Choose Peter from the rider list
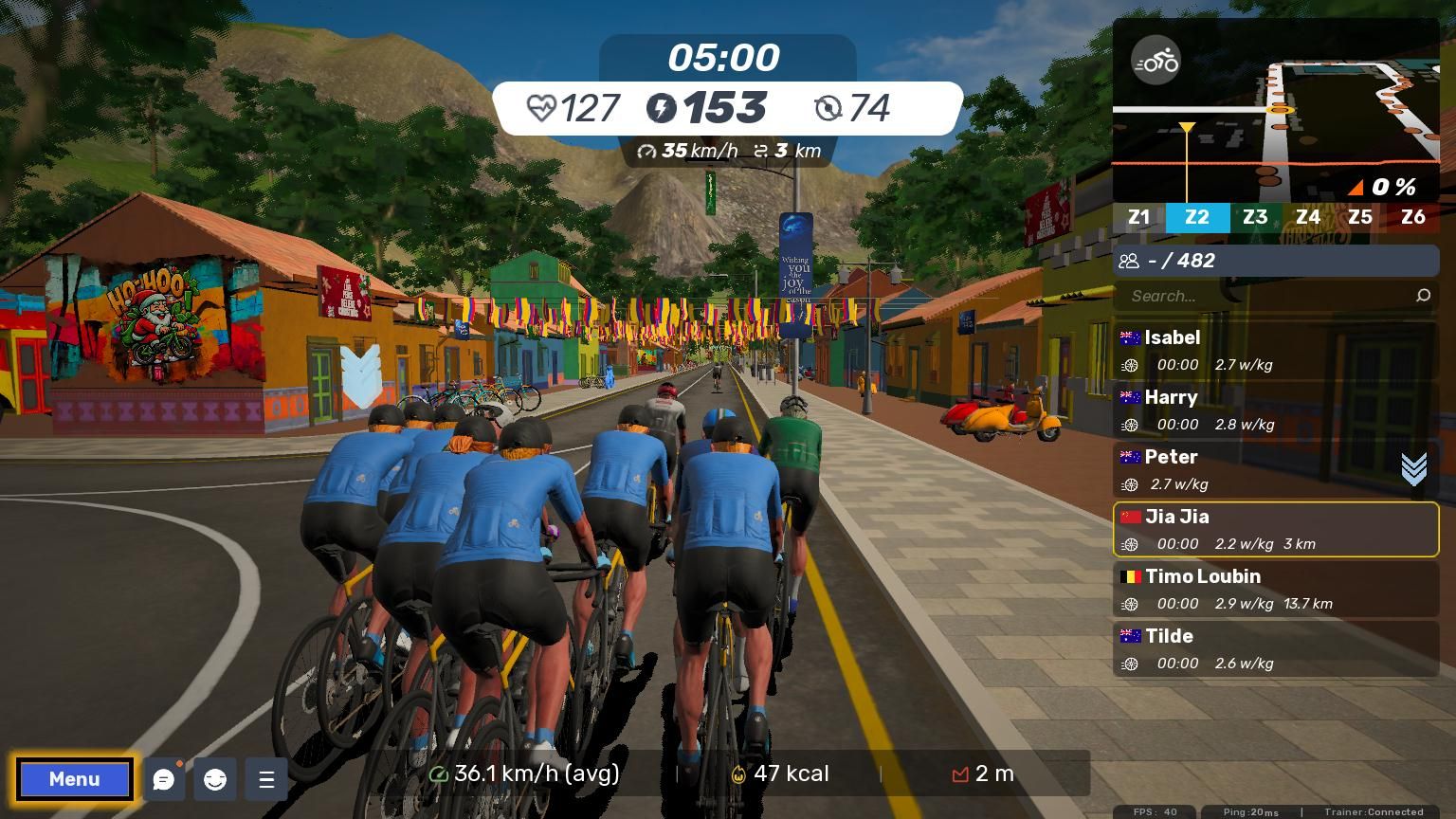 1251,469
